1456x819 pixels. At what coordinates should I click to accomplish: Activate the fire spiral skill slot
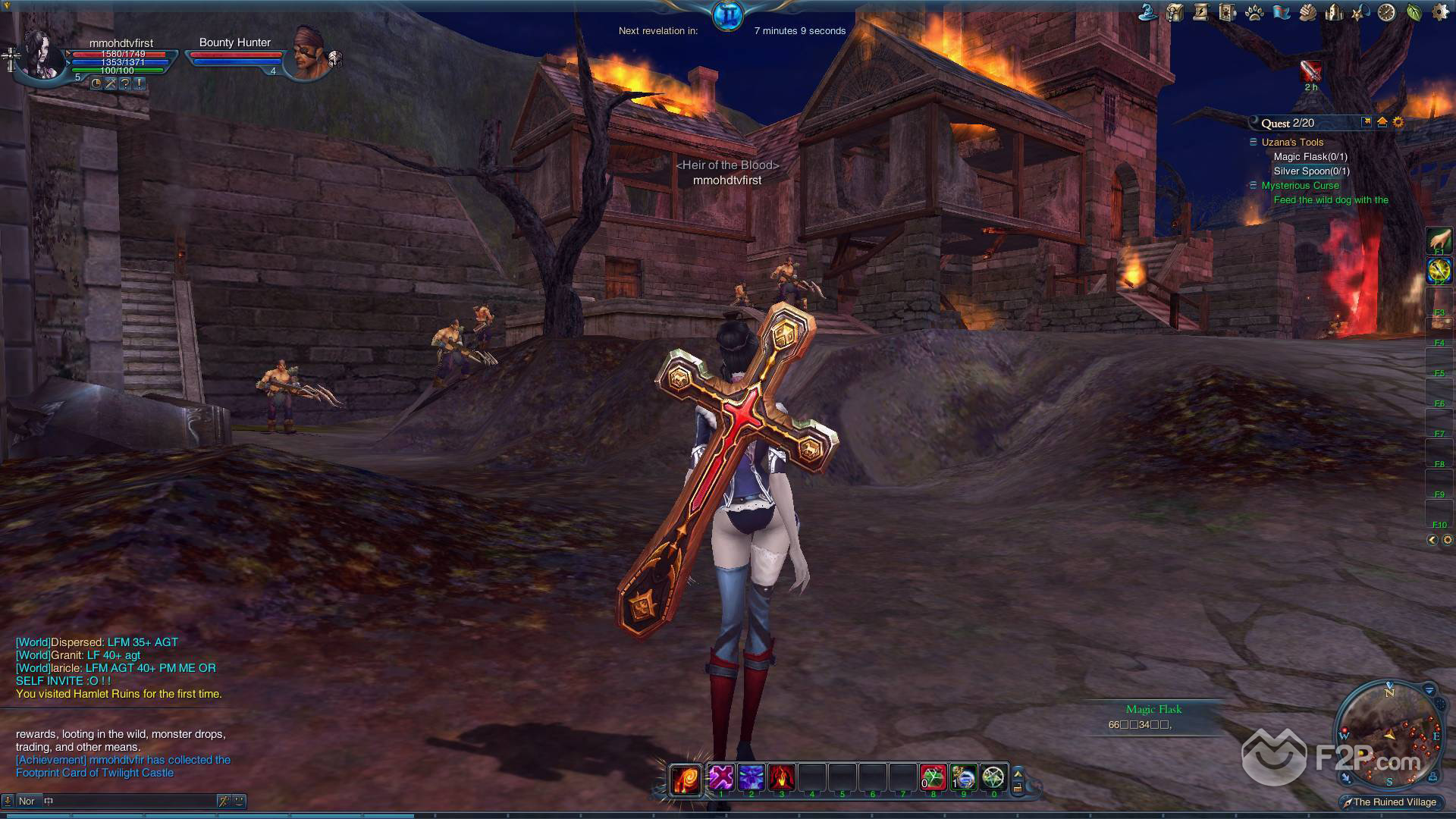tap(686, 779)
